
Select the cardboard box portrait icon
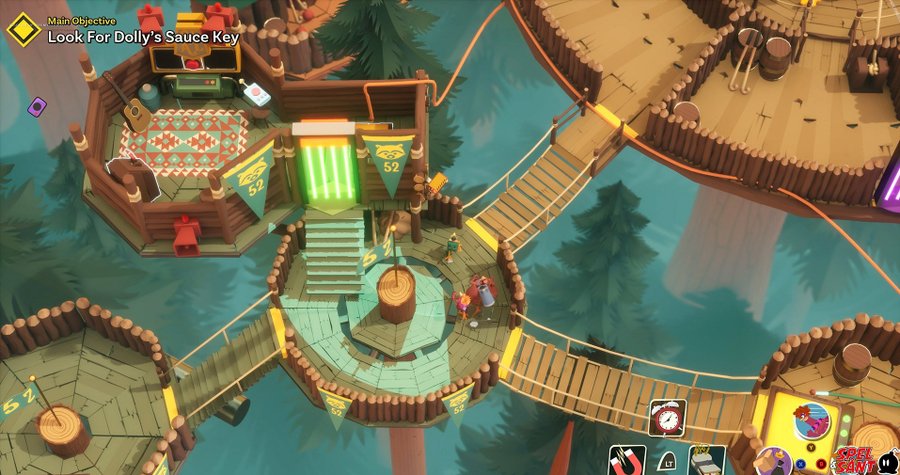pyautogui.click(x=771, y=462)
